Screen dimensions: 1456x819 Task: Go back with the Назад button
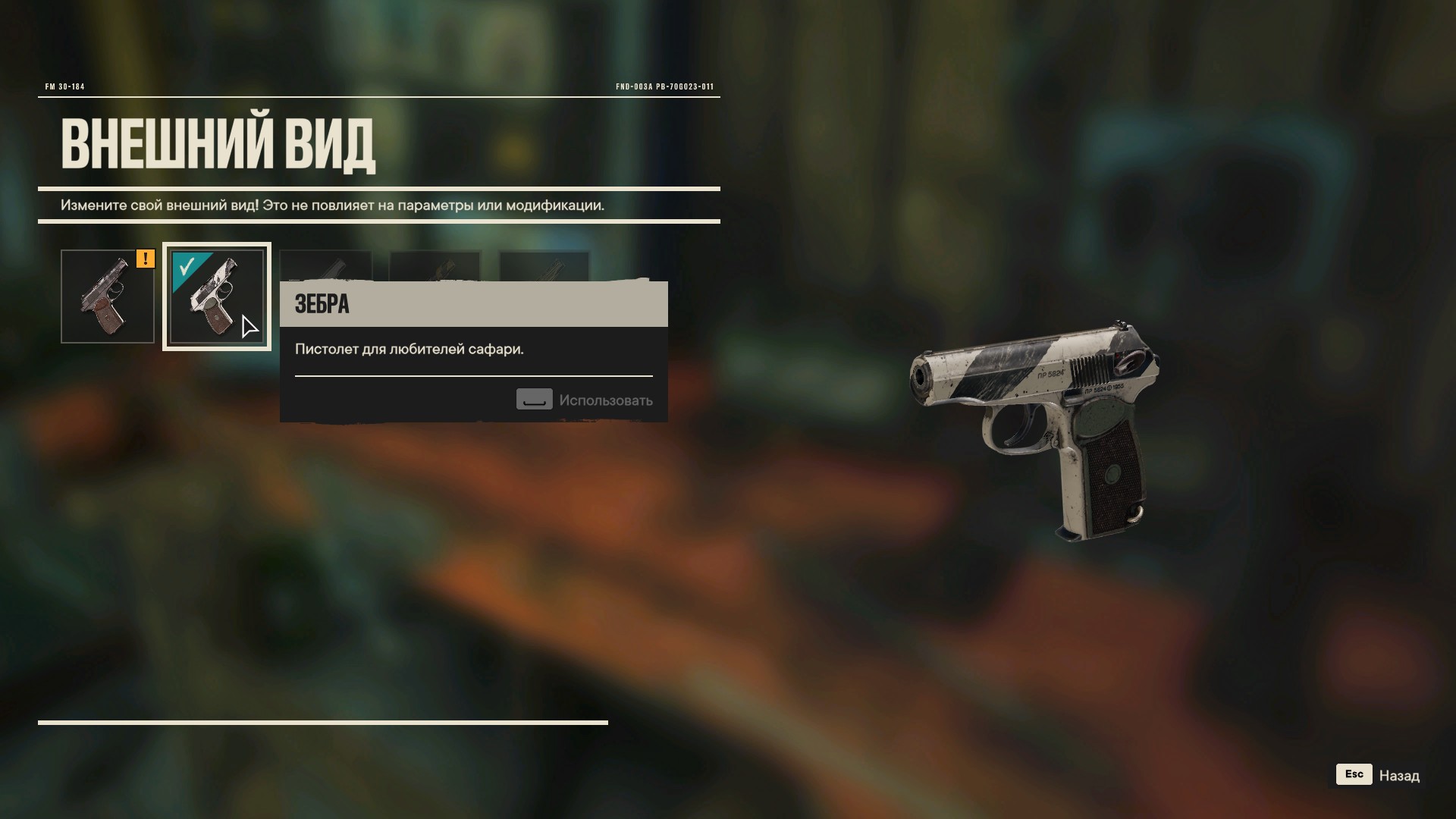(x=1378, y=775)
